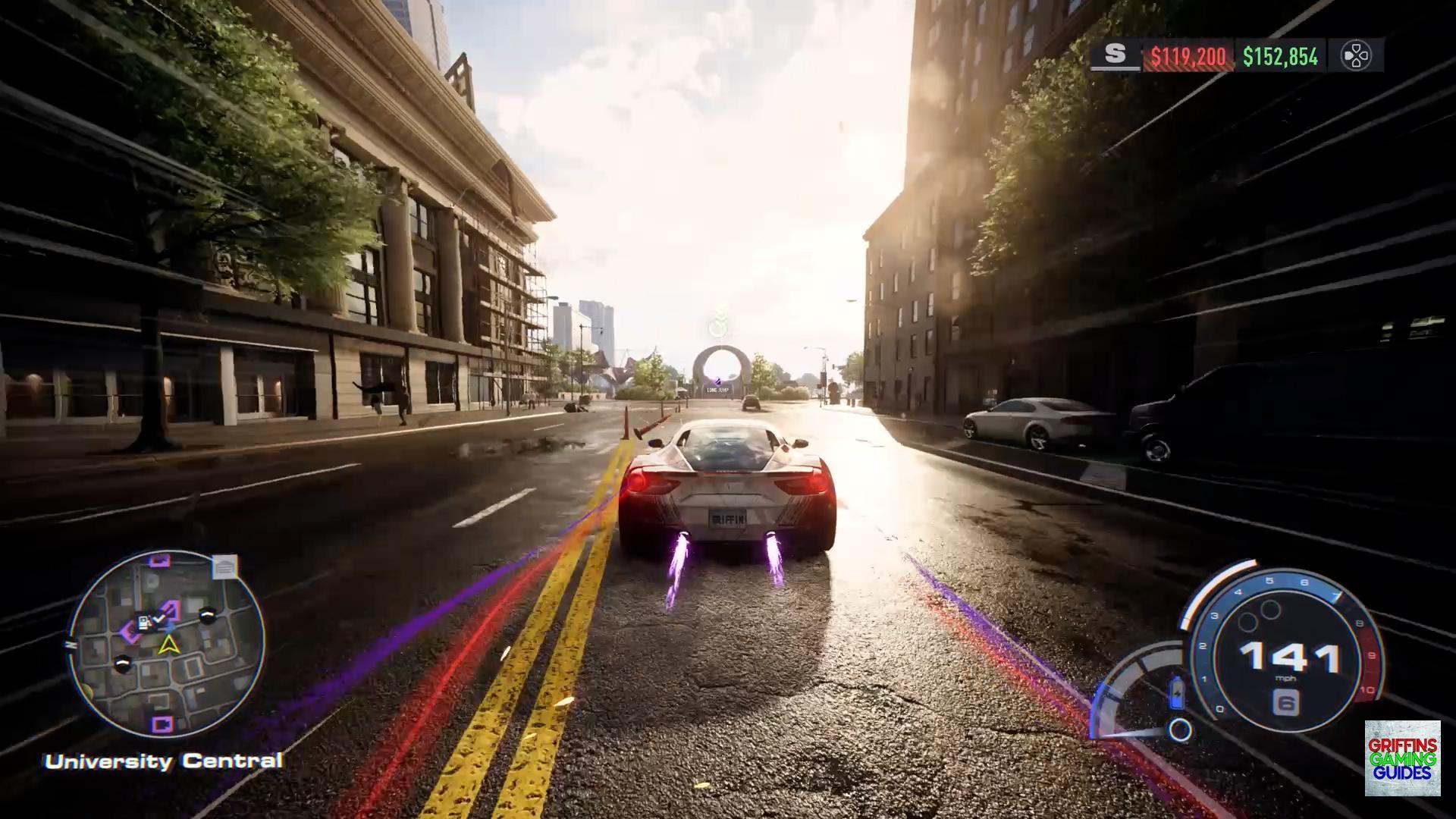The image size is (1456, 819).
Task: Click the garage icon on the minimap
Action: coord(224,566)
